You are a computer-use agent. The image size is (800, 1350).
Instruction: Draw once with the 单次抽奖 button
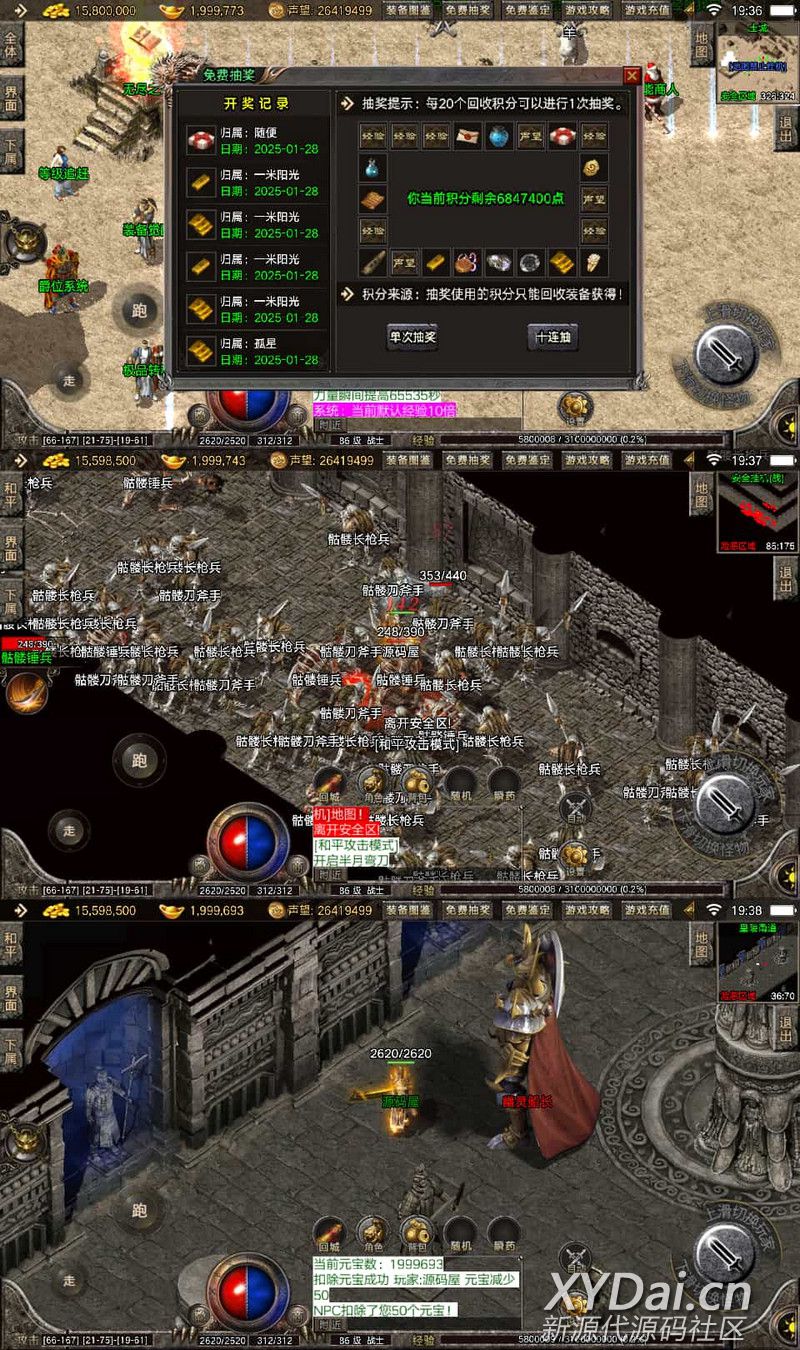413,337
